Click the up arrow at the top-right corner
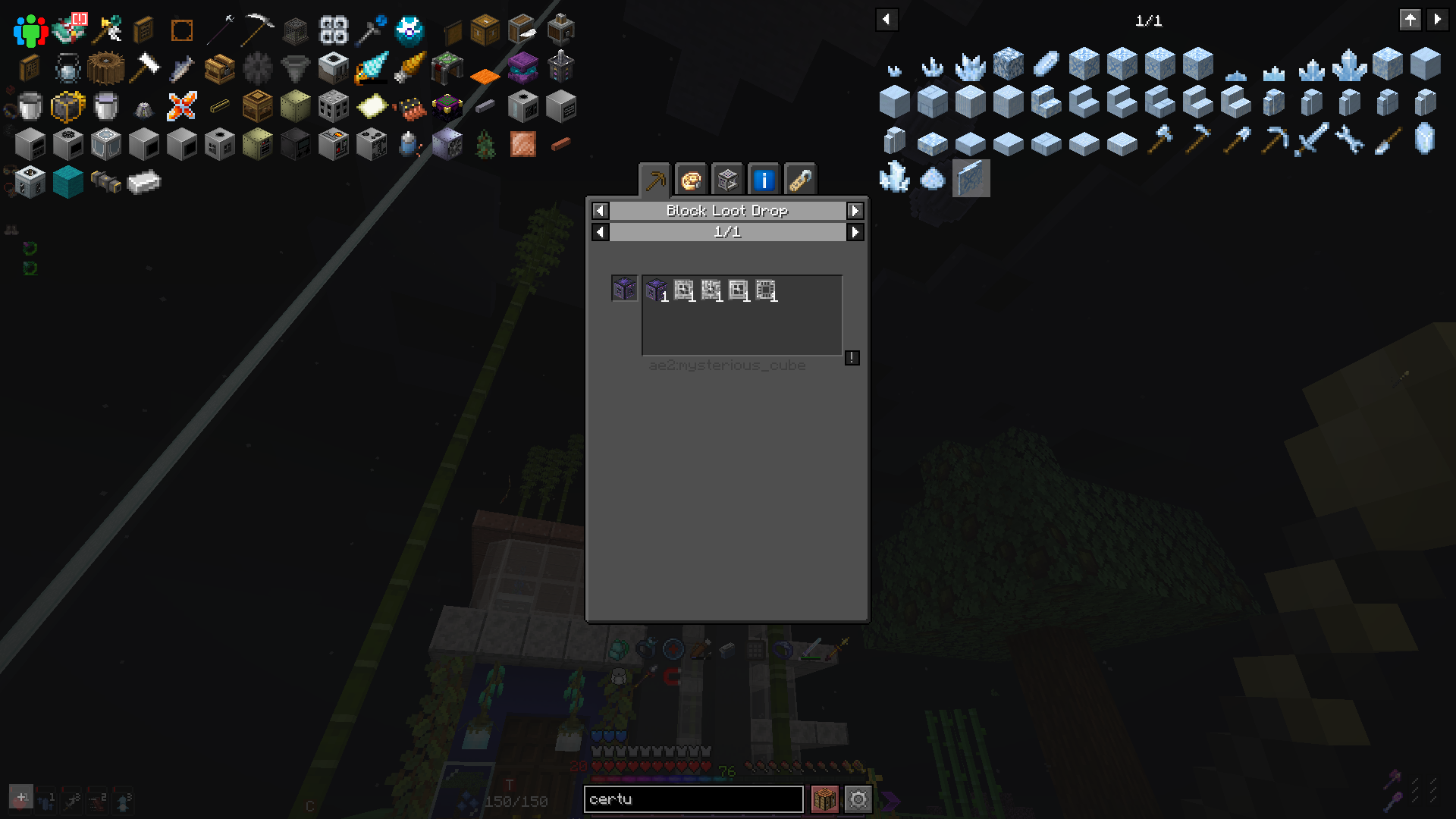This screenshot has height=819, width=1456. [x=1410, y=20]
